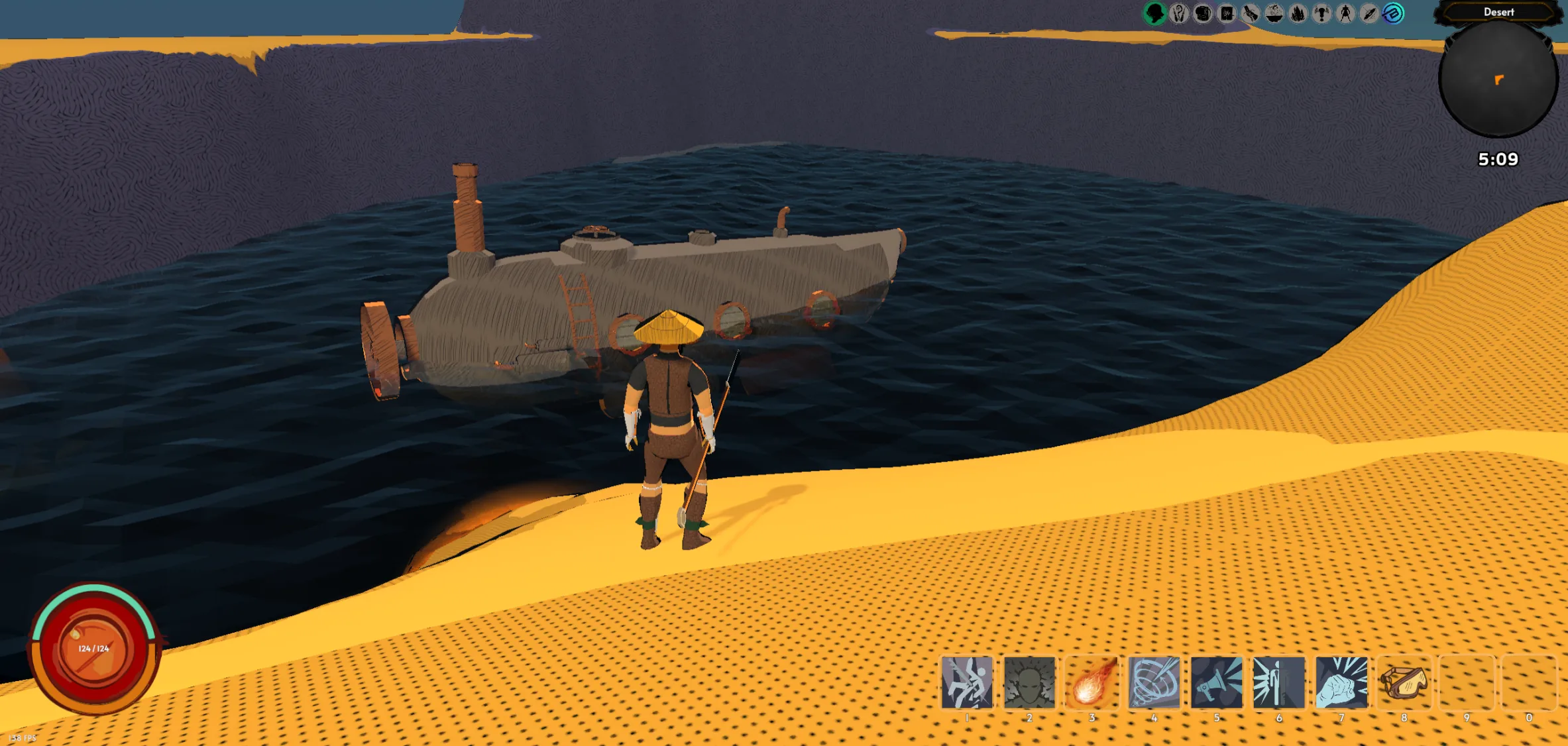
Task: Click the circular minimap
Action: click(x=1498, y=80)
